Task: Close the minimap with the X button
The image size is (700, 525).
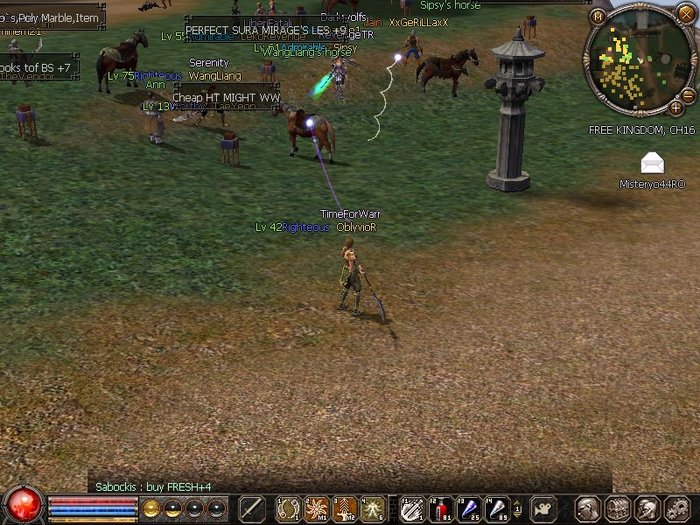Action: pos(685,14)
